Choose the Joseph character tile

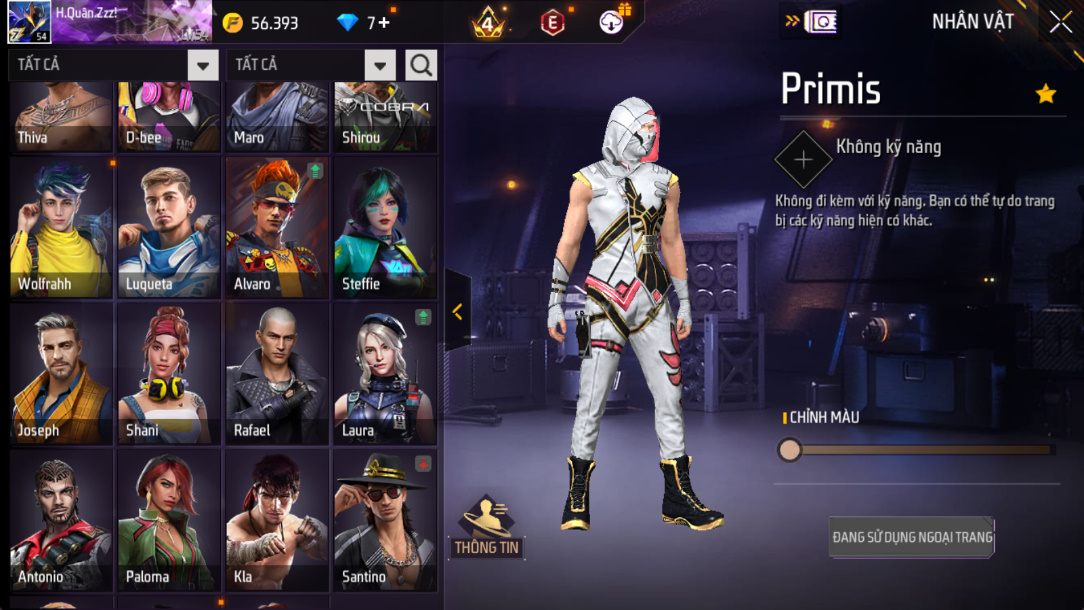[61, 374]
